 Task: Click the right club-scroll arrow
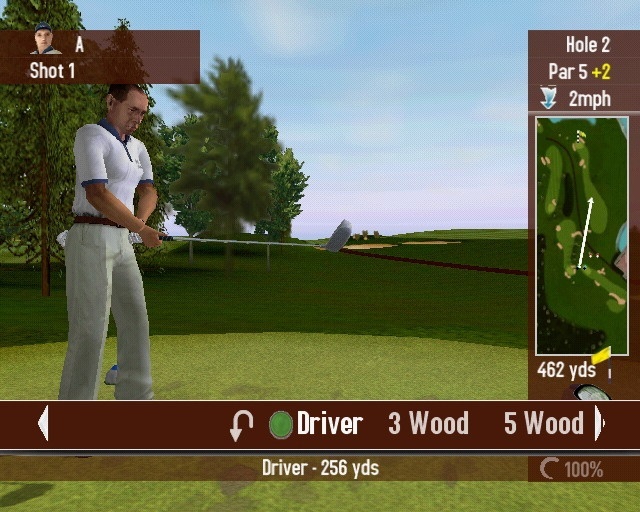pos(599,423)
